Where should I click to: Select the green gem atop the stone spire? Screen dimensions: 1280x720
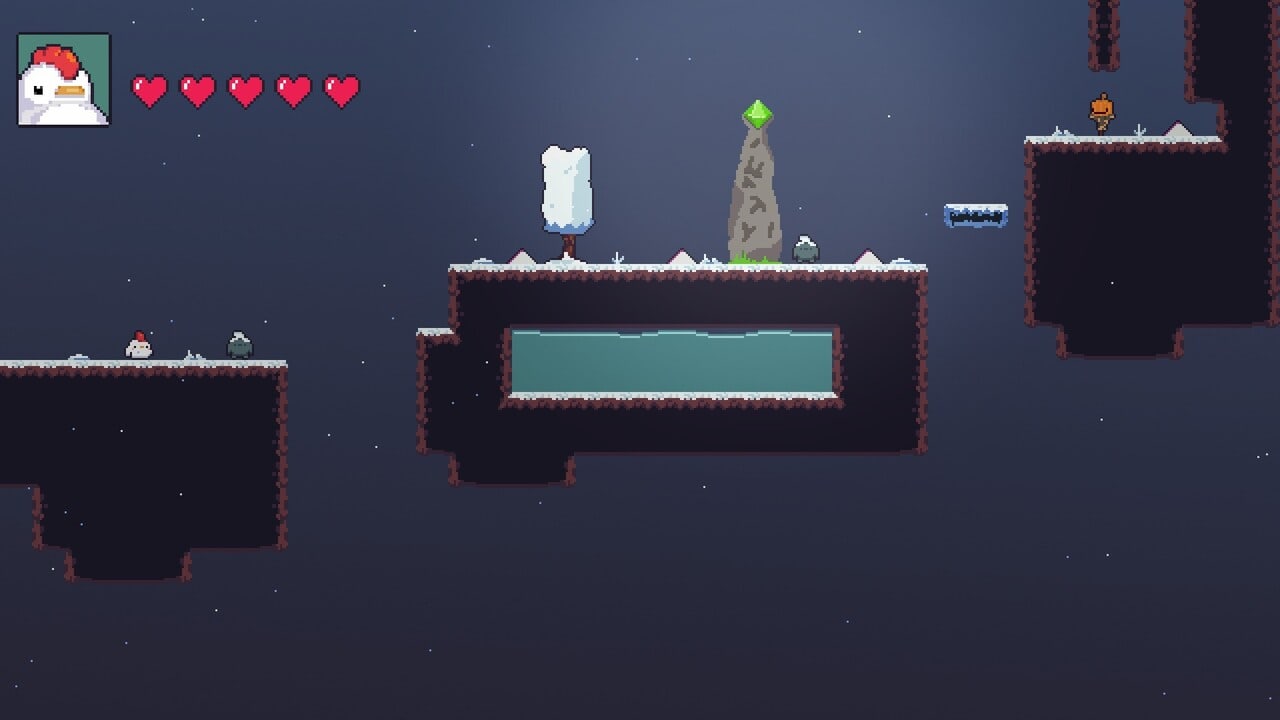pyautogui.click(x=757, y=114)
